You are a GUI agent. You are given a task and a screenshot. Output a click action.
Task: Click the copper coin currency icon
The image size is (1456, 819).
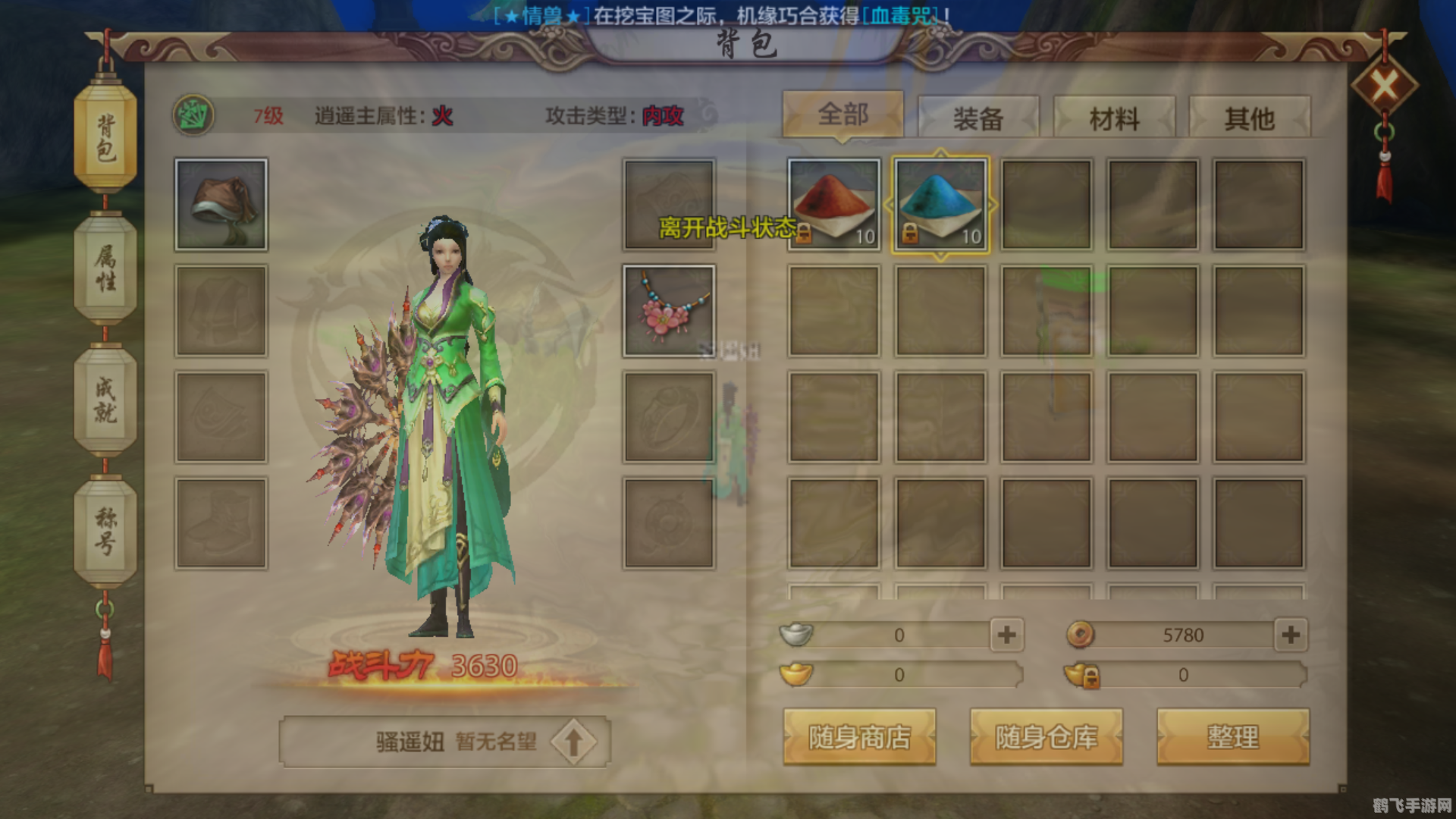click(x=1080, y=635)
